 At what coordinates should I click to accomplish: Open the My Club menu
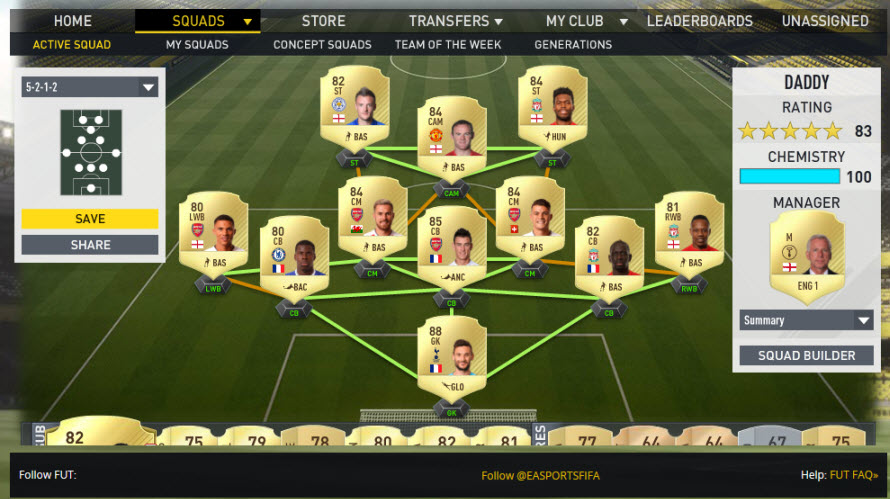point(587,21)
